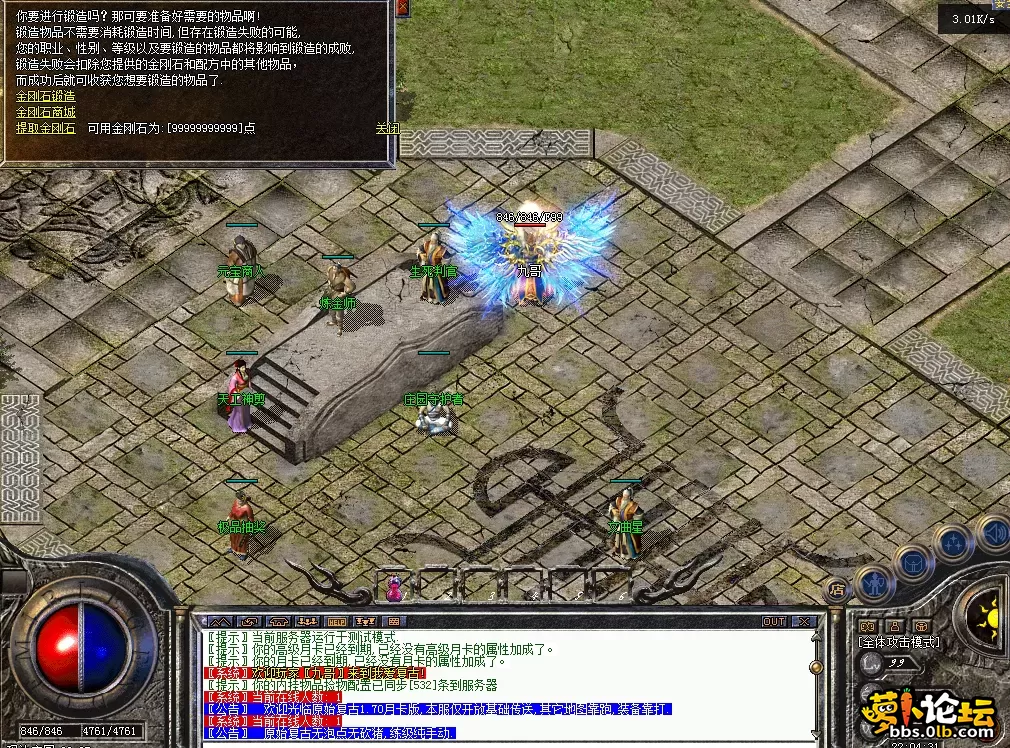
Task: Click the OUT button on the chat bar
Action: (x=773, y=621)
